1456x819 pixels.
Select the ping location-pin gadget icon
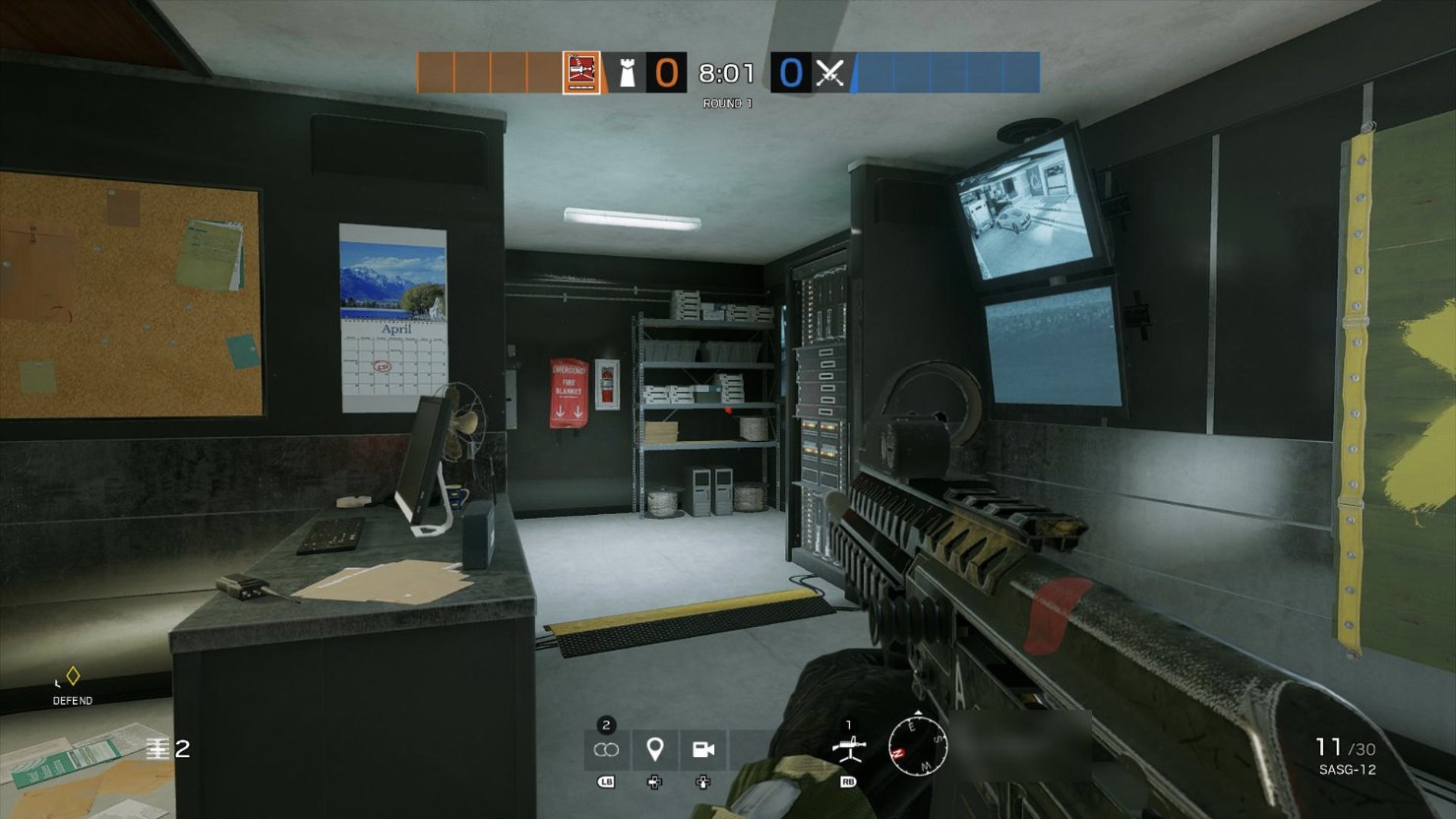click(655, 749)
